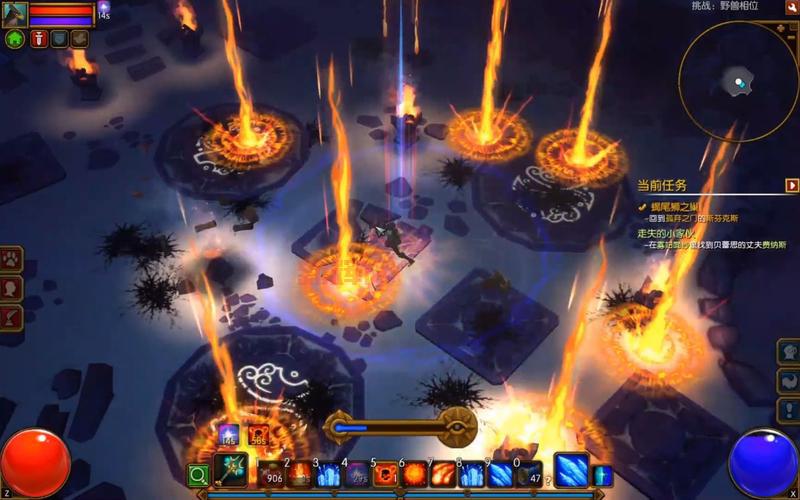Select the large ice skill right of the hotbar
800x500 pixels.
click(x=571, y=470)
